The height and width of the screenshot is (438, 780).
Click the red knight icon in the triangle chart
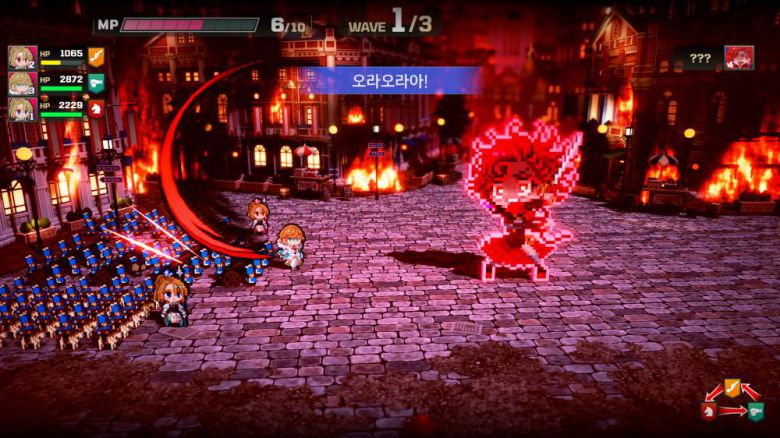pyautogui.click(x=709, y=411)
